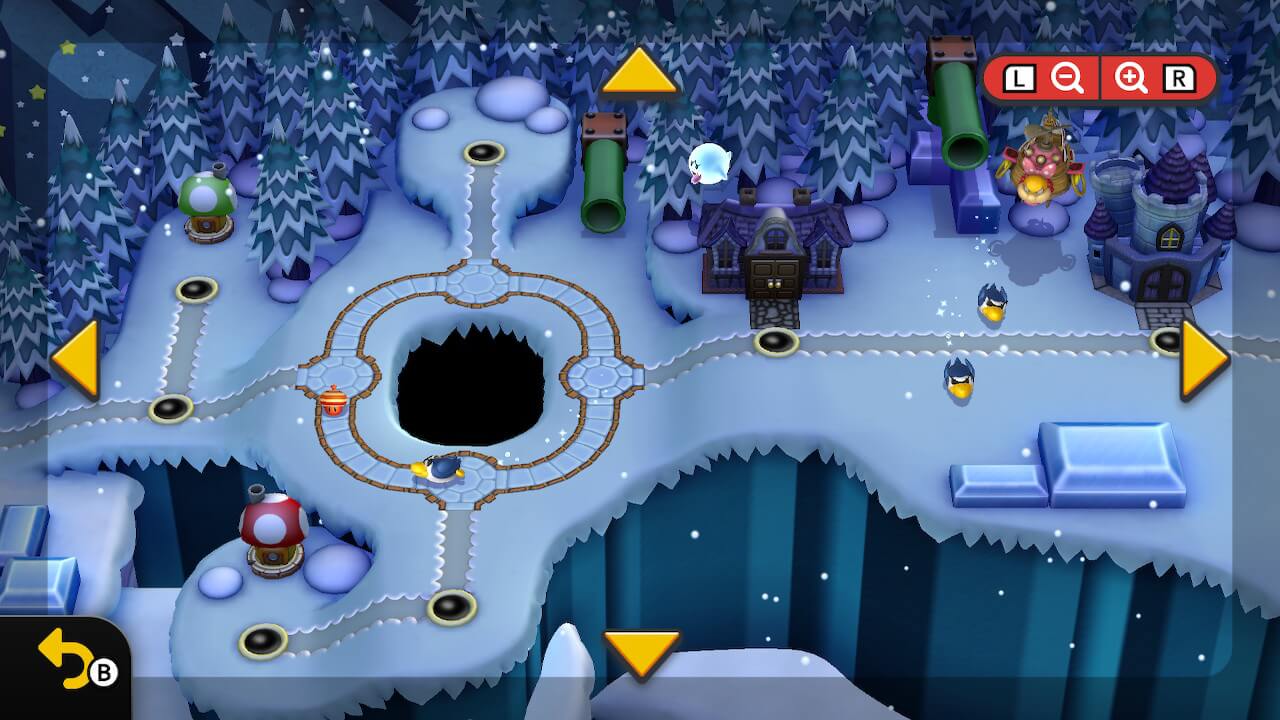Zoom out with the minus magnifier
Image resolution: width=1280 pixels, height=720 pixels.
point(1067,79)
